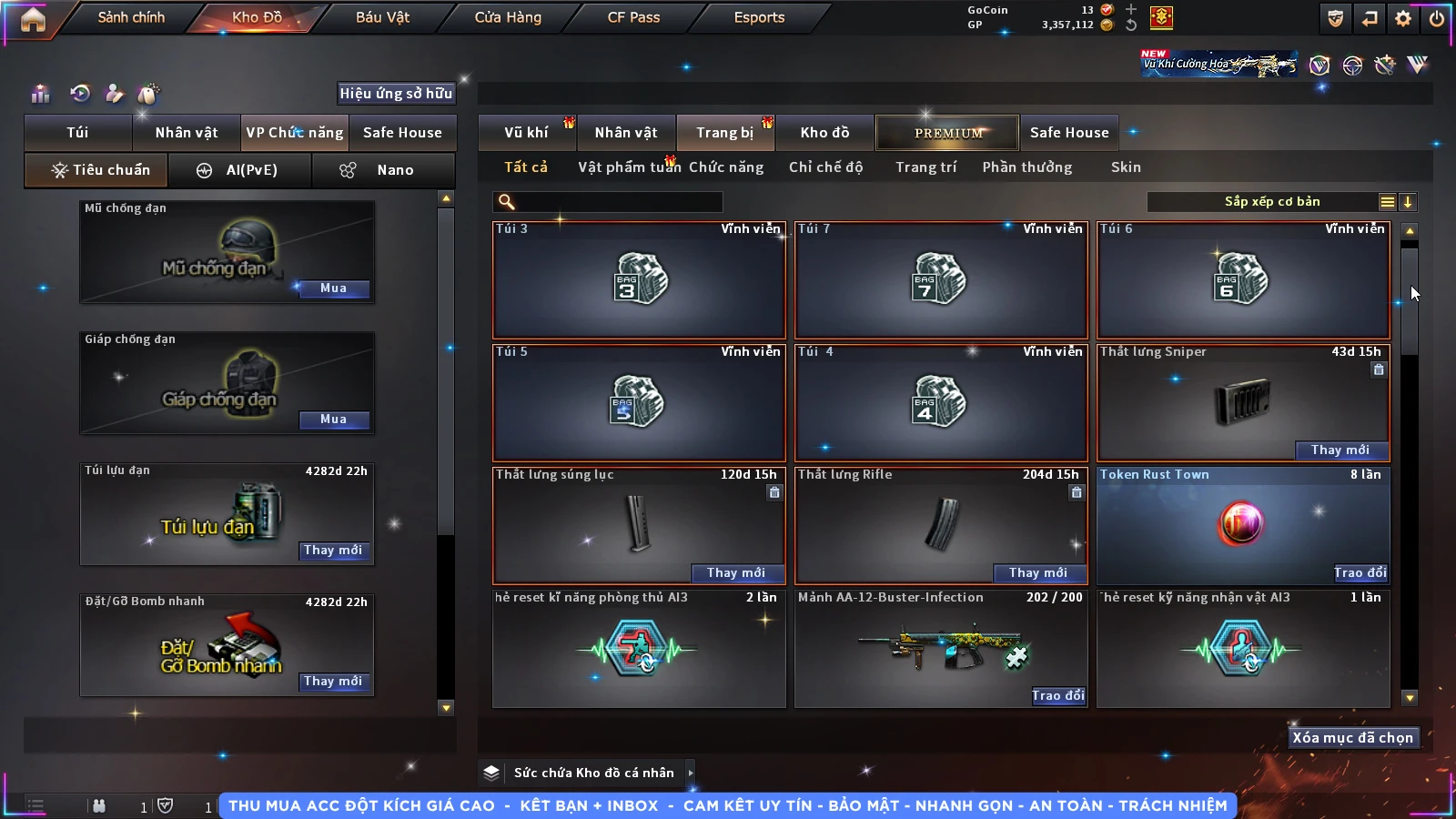The image size is (1456, 819).
Task: Open settings via the gear icon
Action: click(1403, 18)
